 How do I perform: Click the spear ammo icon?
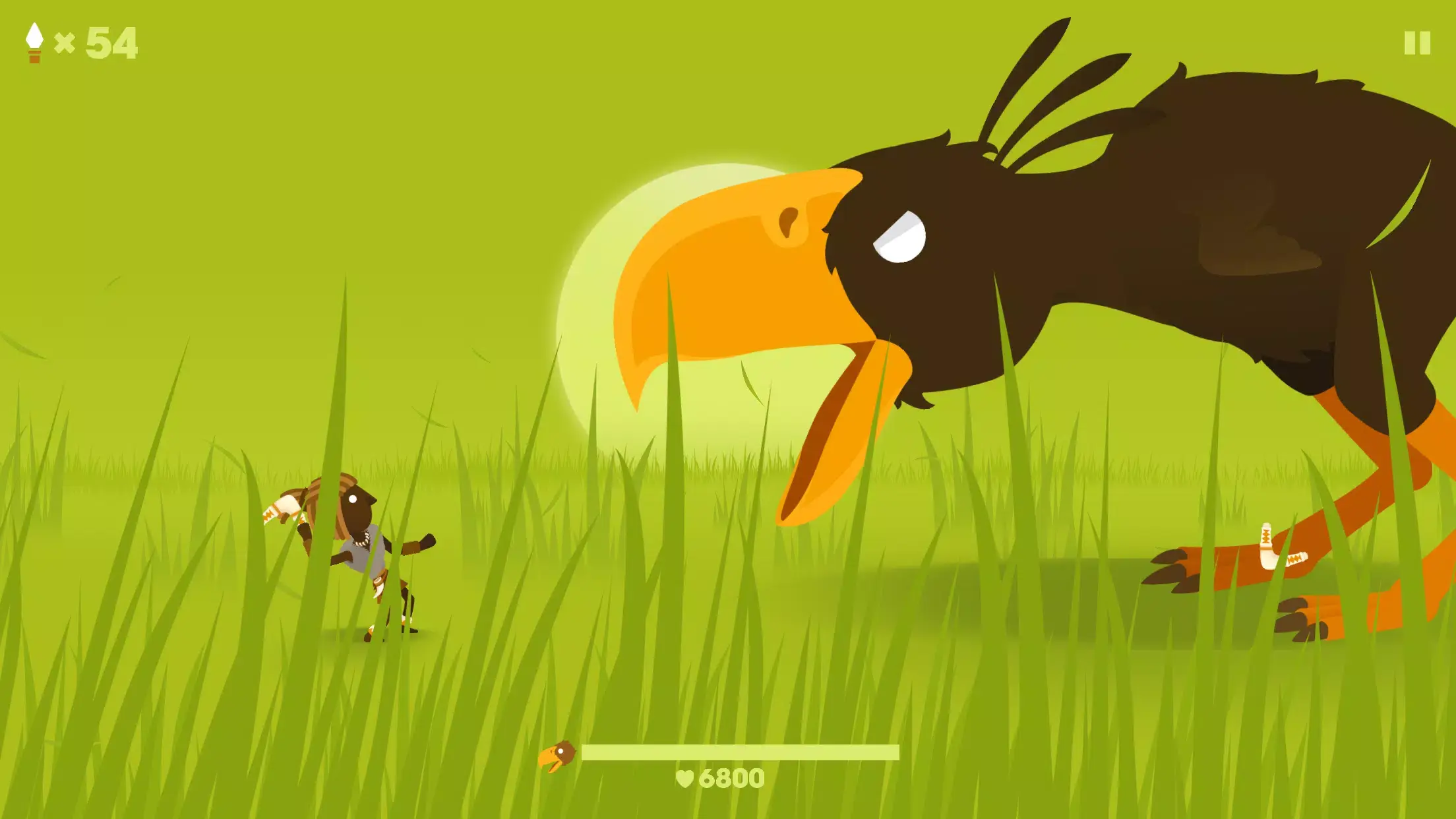pos(34,42)
